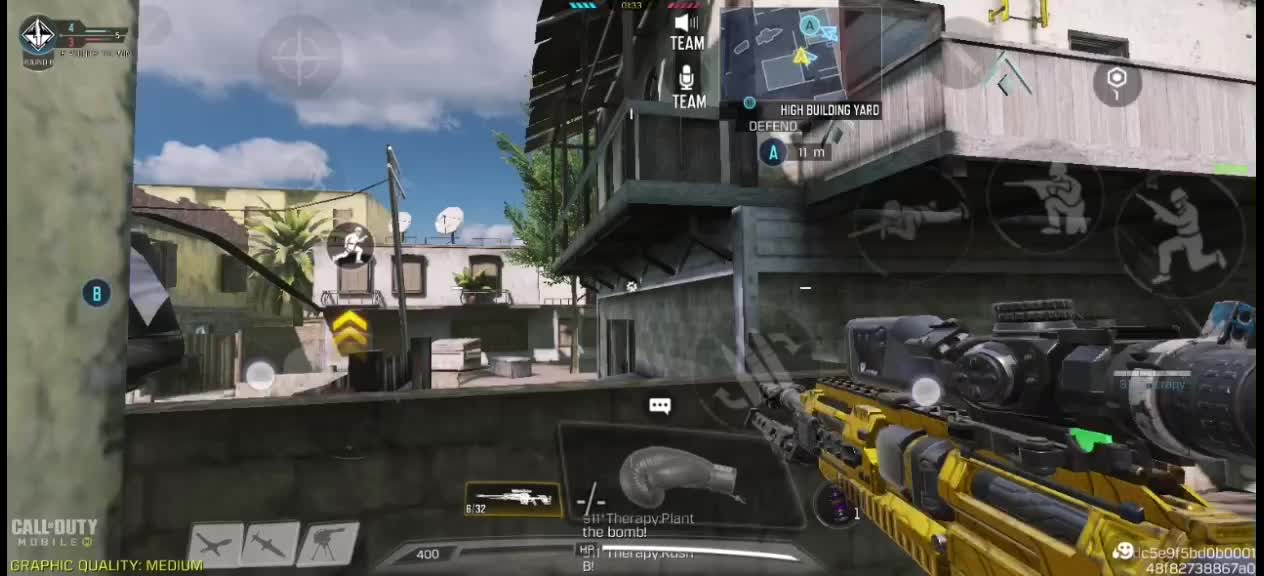The height and width of the screenshot is (576, 1264).
Task: Tap the running soldier sprint icon
Action: [351, 245]
